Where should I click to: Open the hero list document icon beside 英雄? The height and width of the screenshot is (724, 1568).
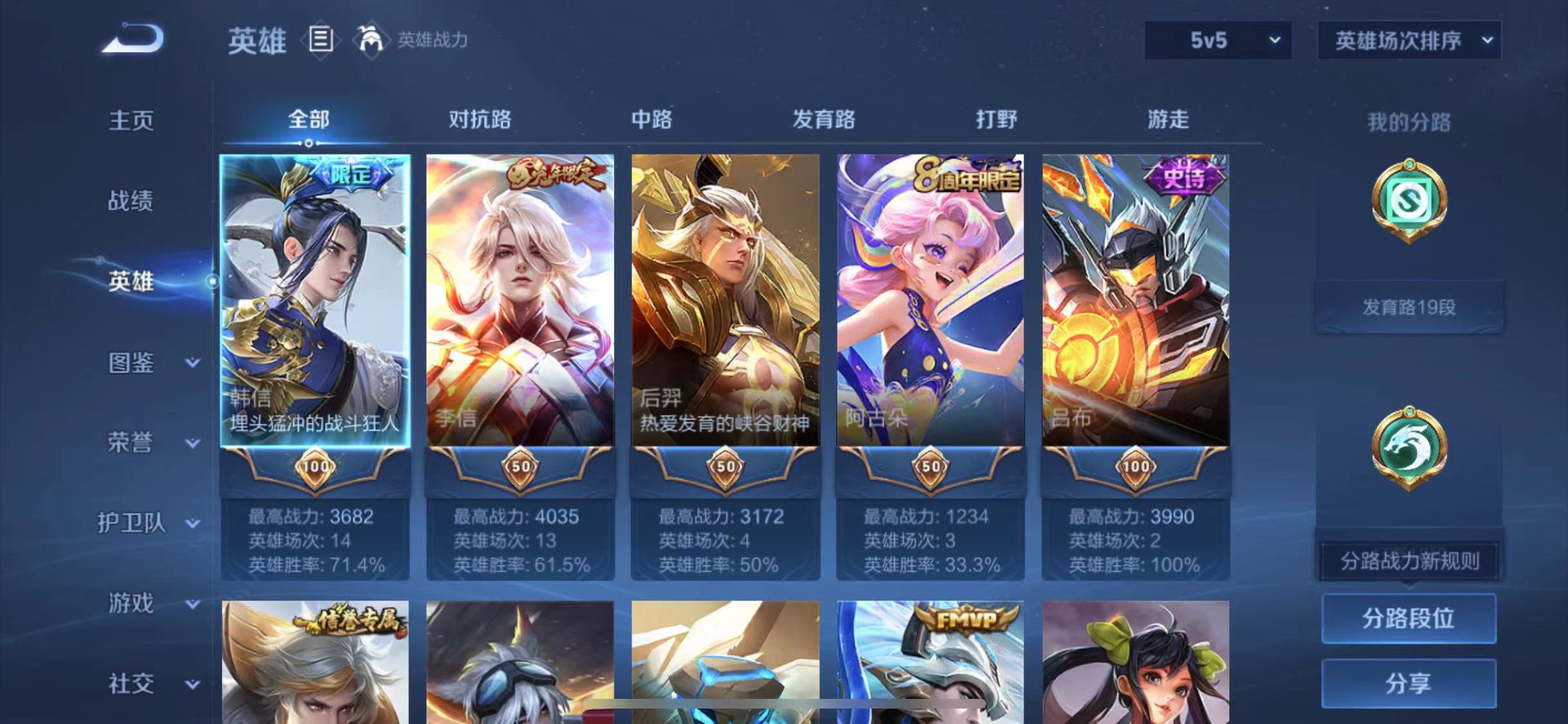click(x=321, y=40)
